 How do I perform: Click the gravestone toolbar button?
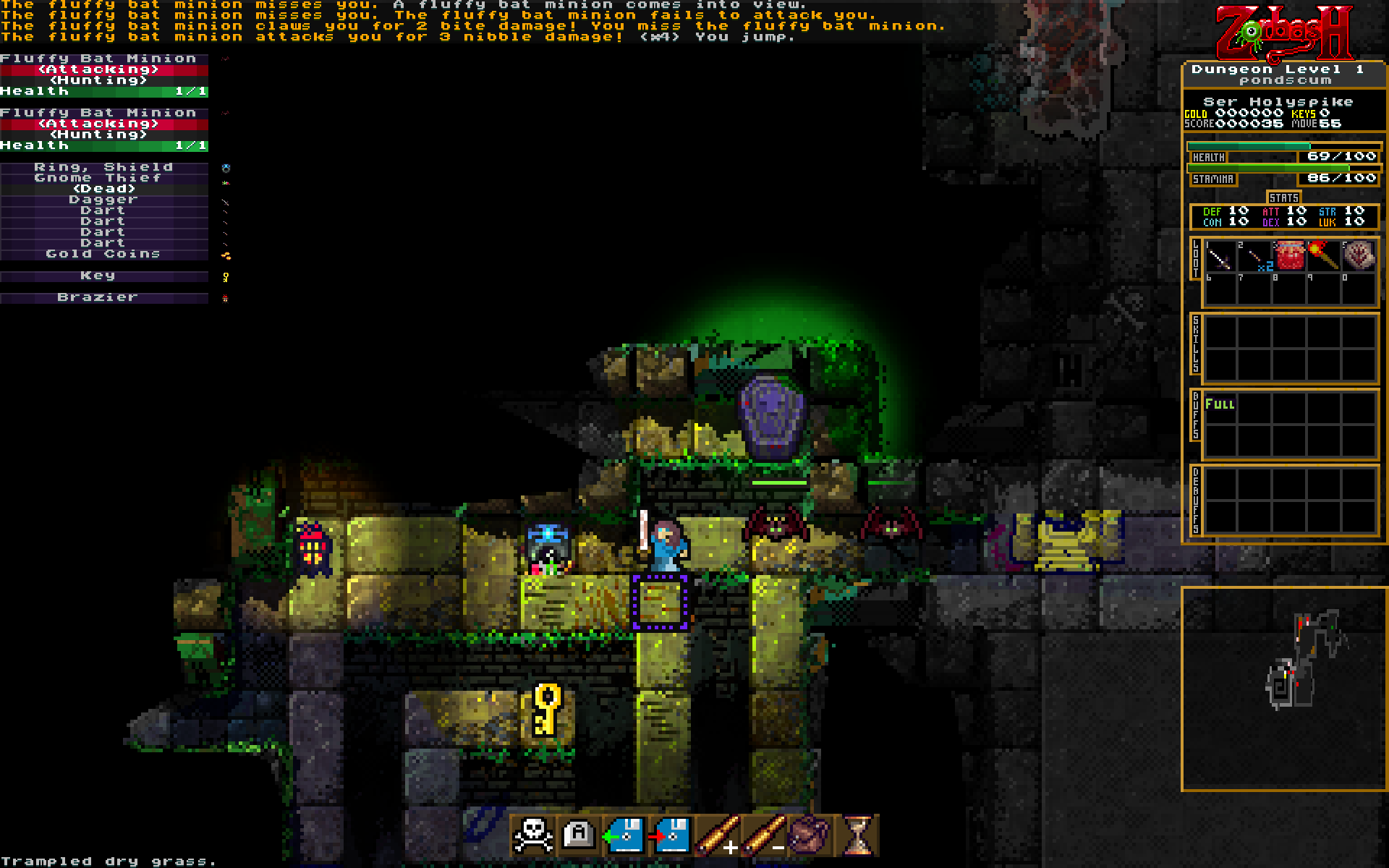579,836
